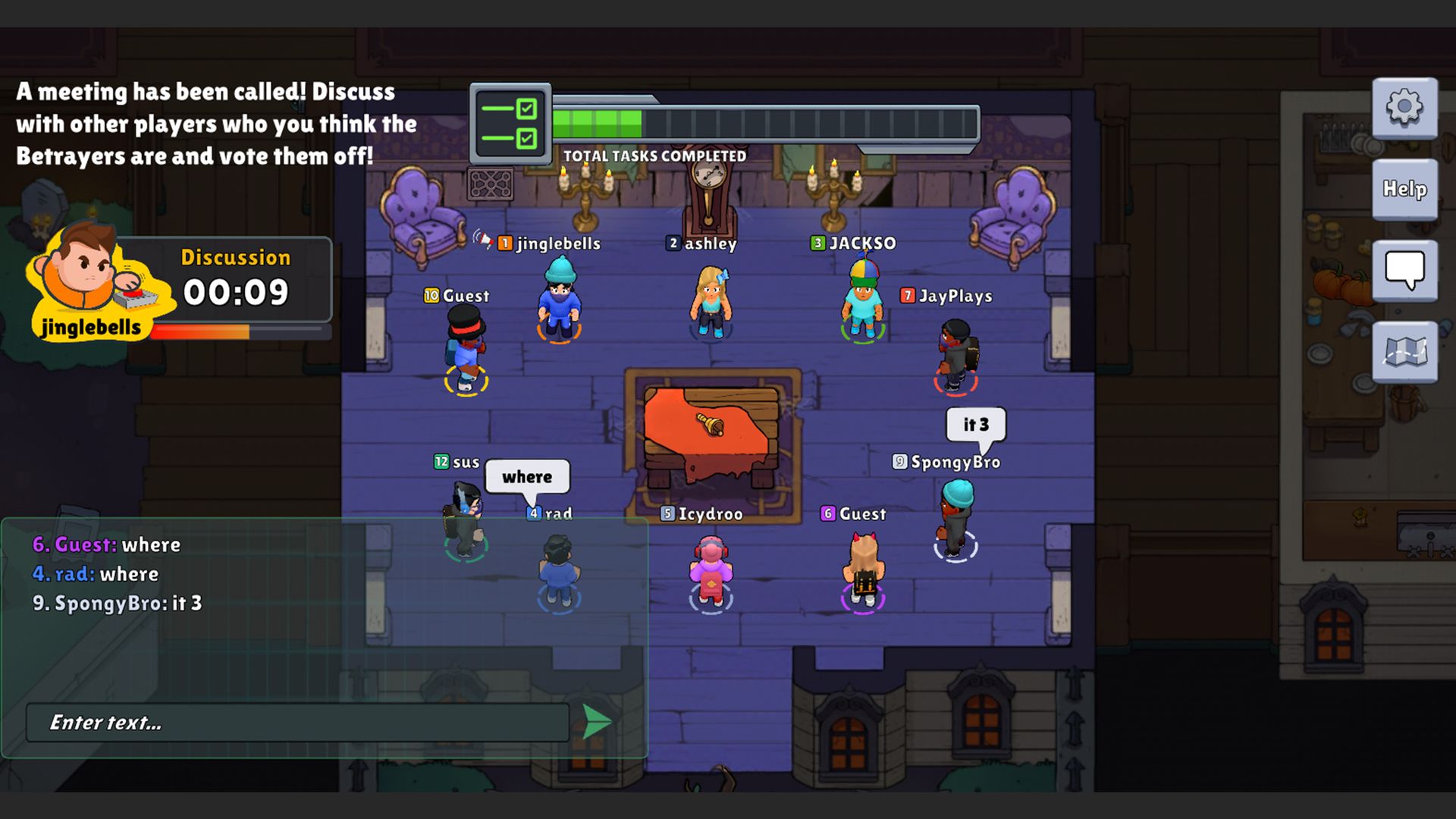1456x819 pixels.
Task: Click the Enter text chat field
Action: click(296, 723)
